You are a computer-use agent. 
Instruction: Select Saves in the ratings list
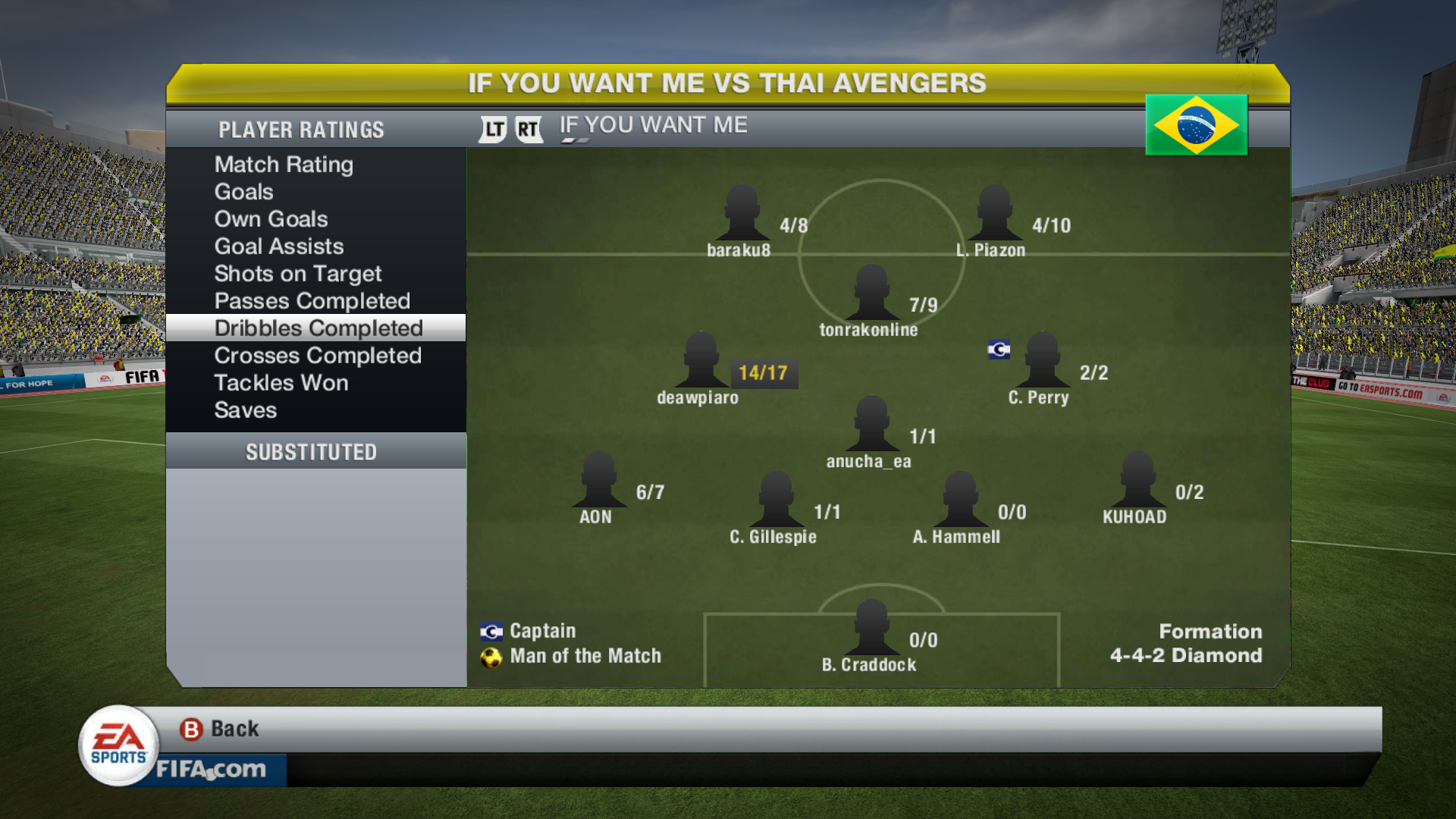pyautogui.click(x=245, y=410)
